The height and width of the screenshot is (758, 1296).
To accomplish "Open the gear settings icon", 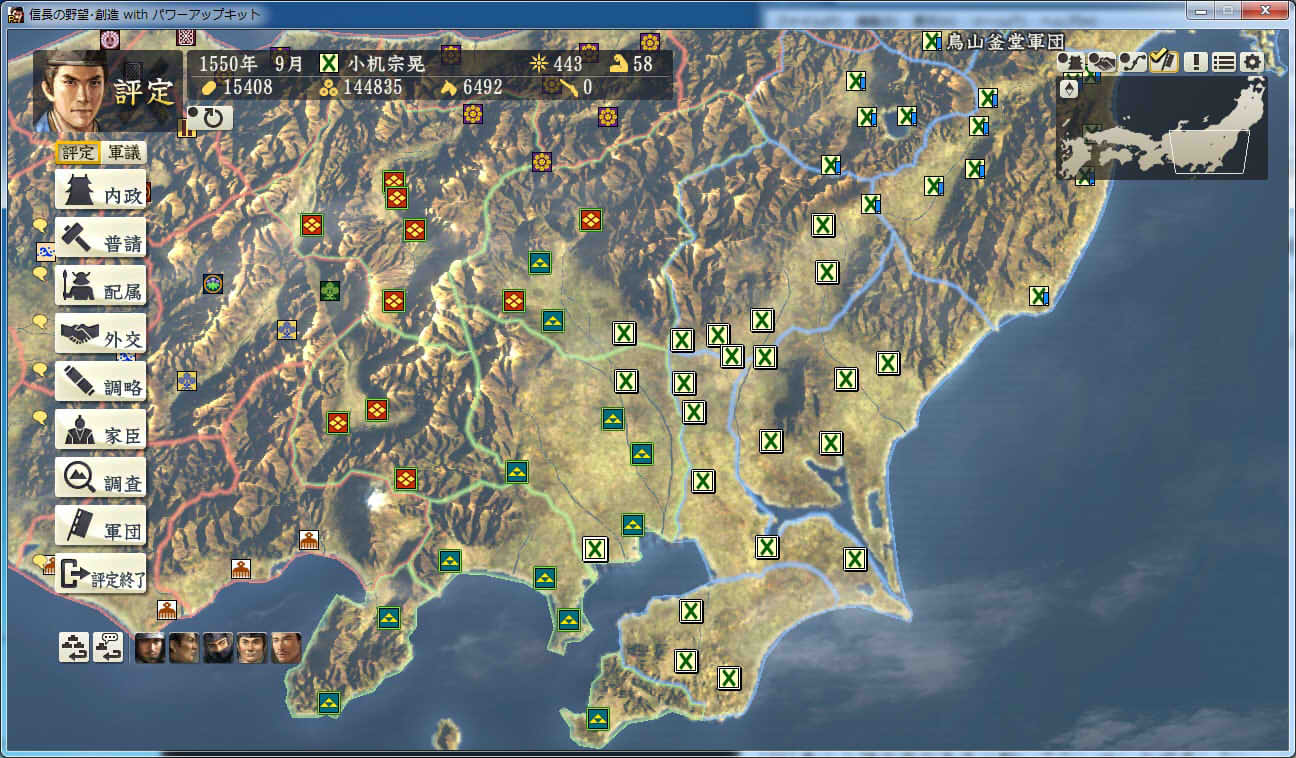I will tap(1252, 62).
